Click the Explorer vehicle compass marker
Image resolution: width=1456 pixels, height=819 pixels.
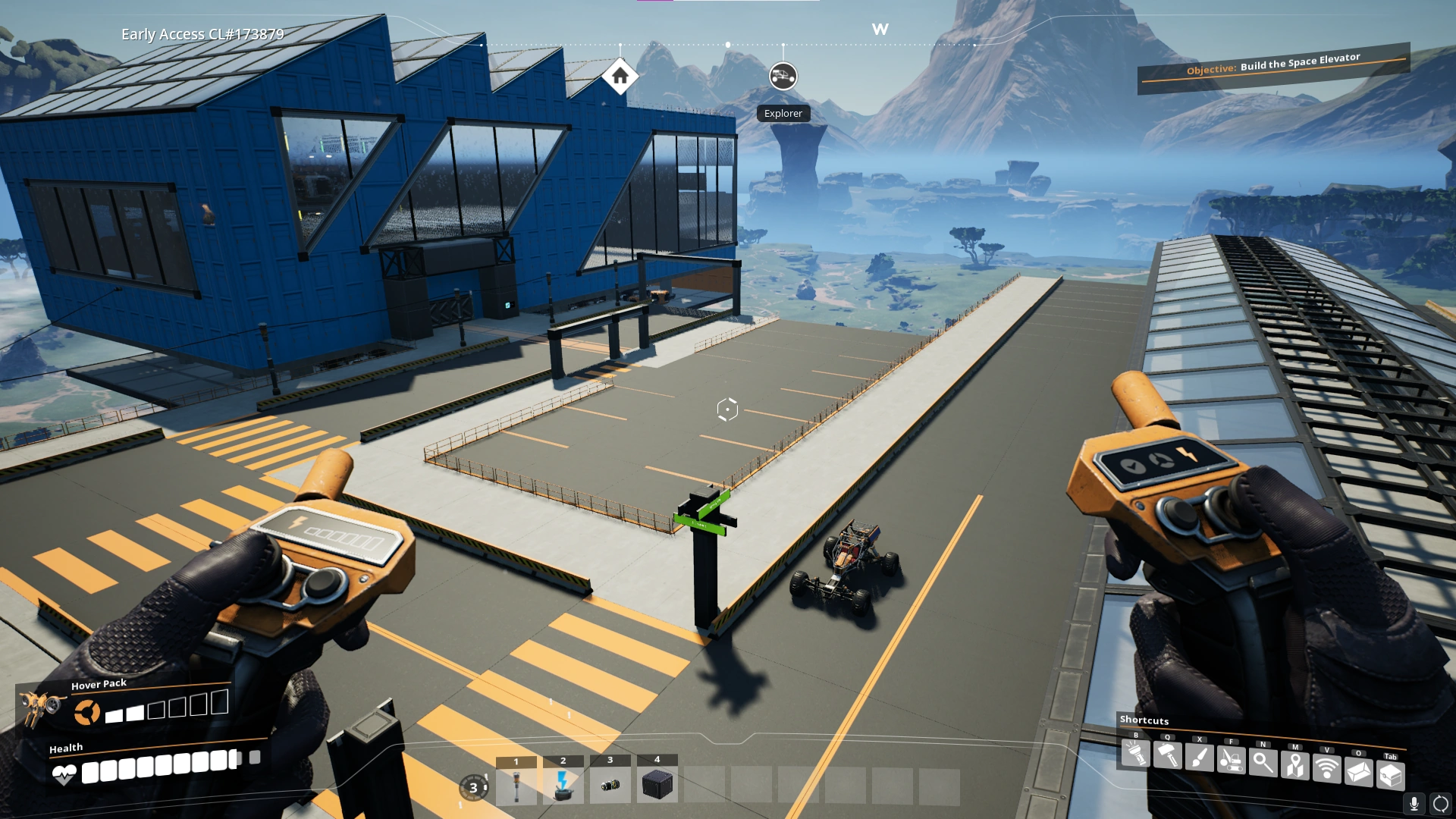pos(783,76)
